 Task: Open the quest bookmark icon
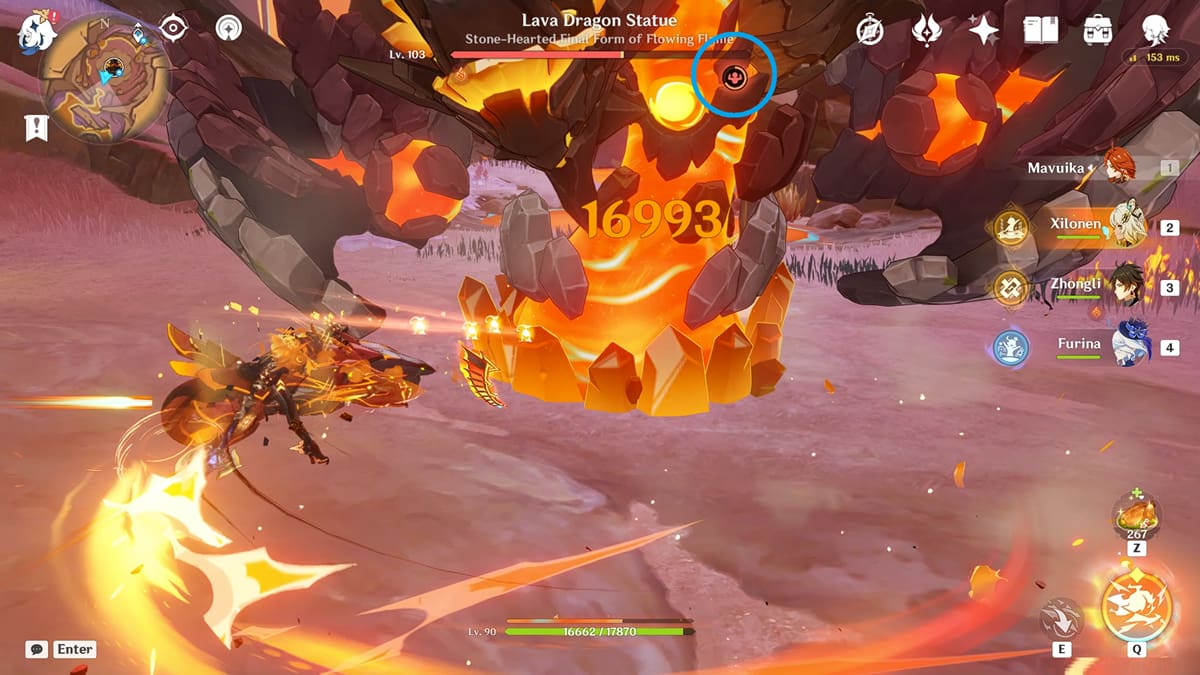click(x=38, y=127)
